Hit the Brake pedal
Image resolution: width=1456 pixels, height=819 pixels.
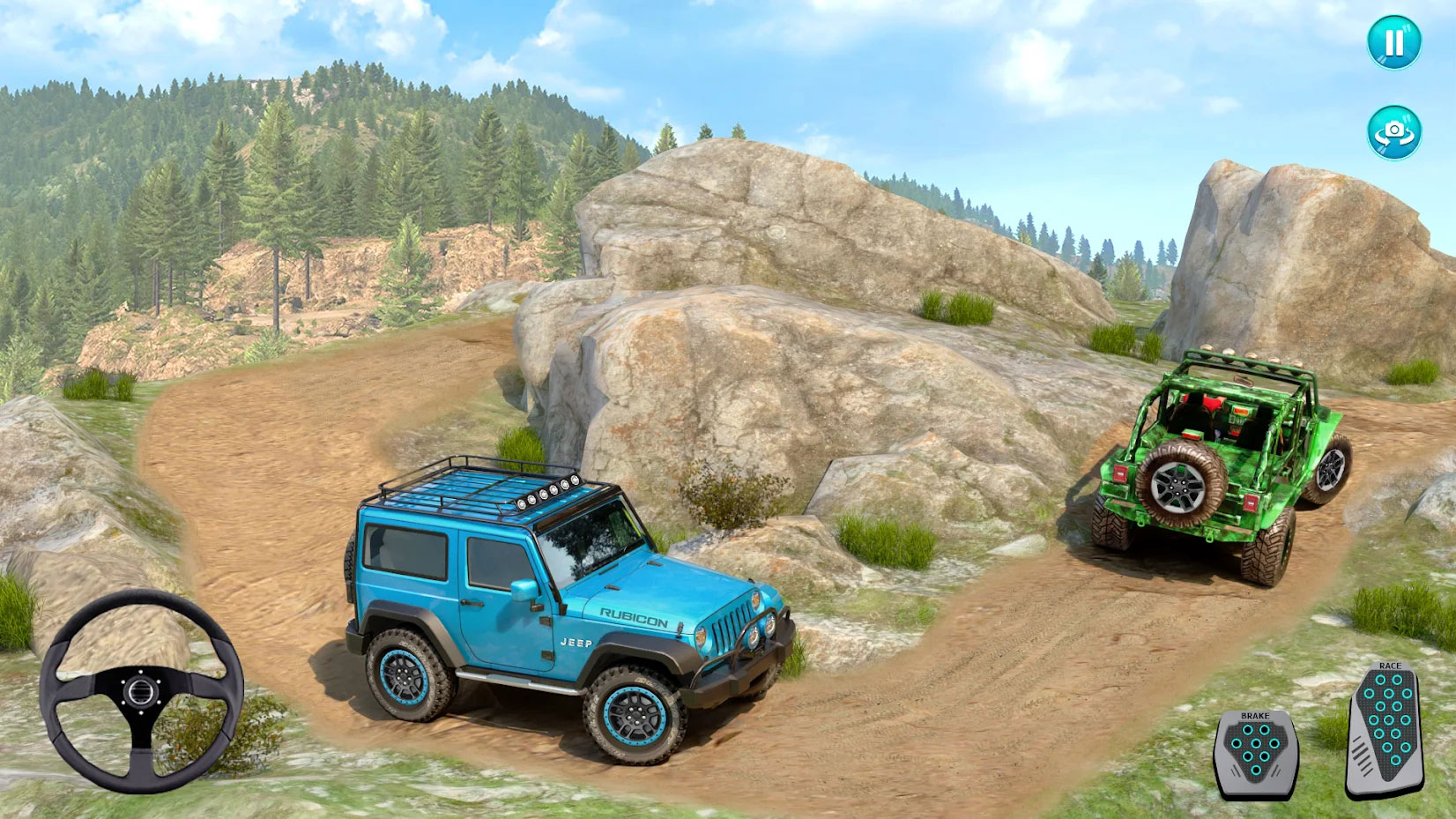click(1256, 755)
